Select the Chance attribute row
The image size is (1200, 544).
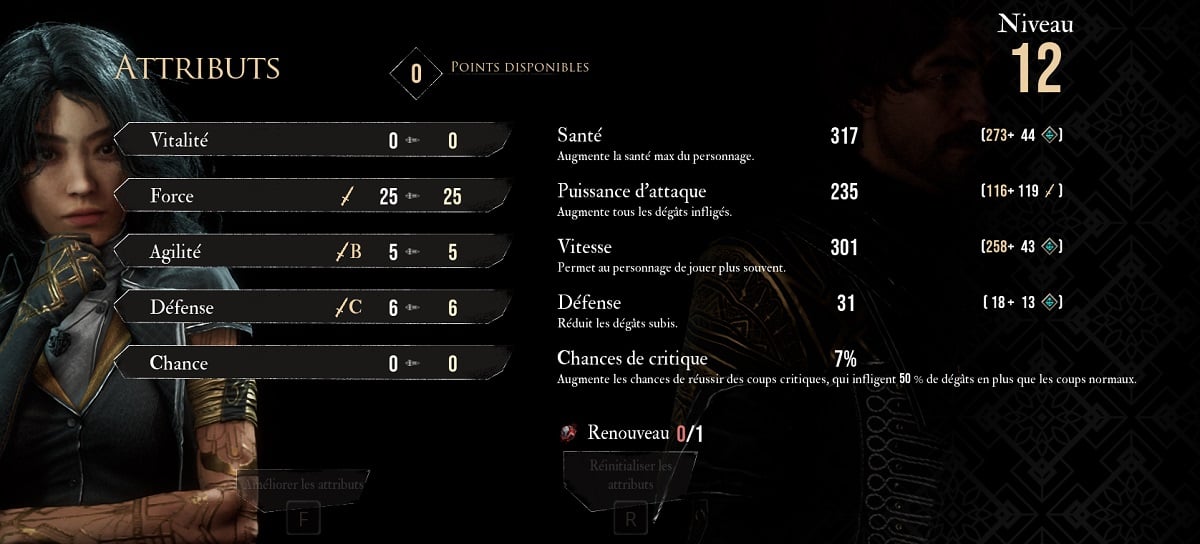pos(313,363)
